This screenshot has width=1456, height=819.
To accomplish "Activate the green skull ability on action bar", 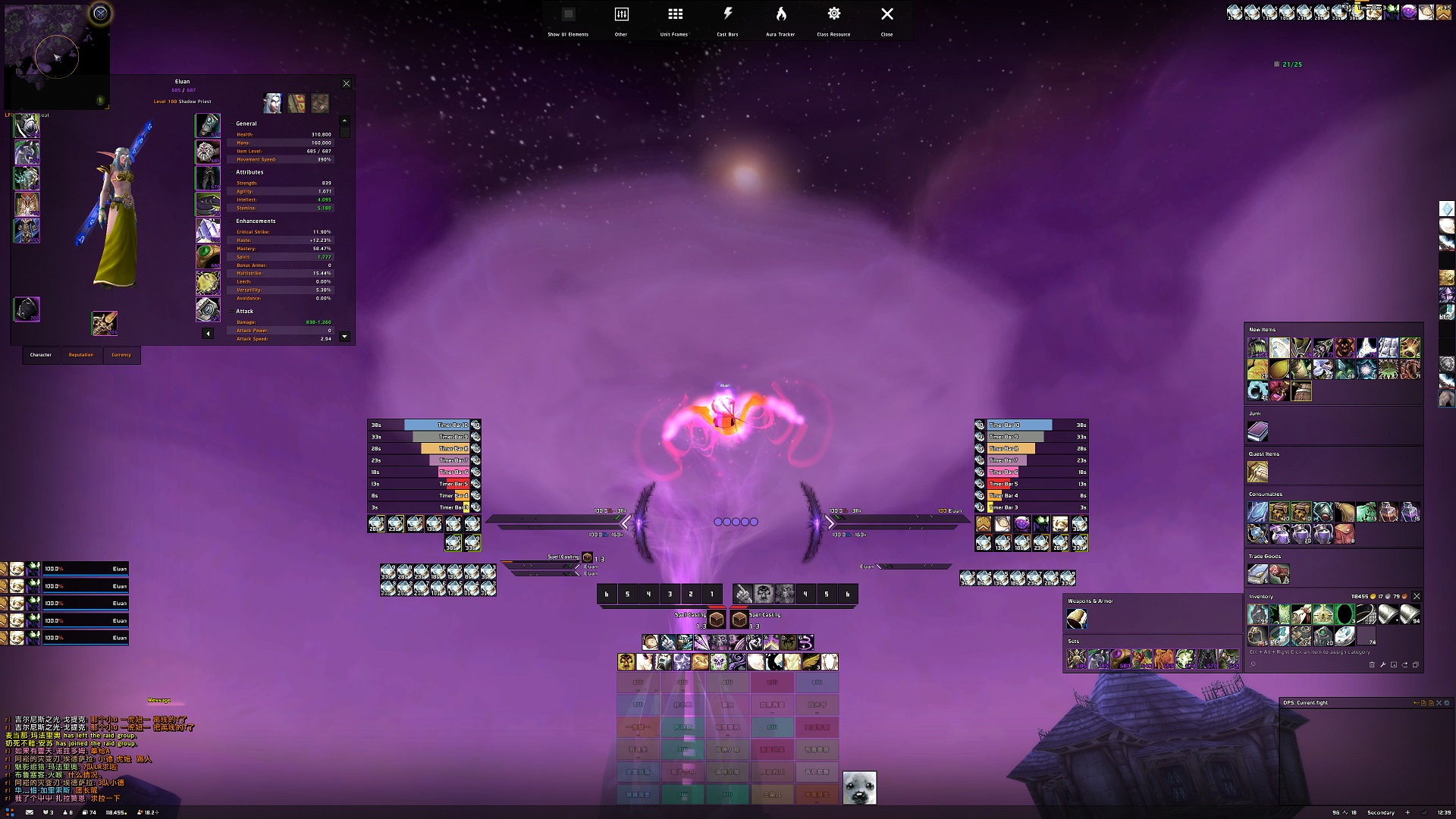I will coord(717,662).
